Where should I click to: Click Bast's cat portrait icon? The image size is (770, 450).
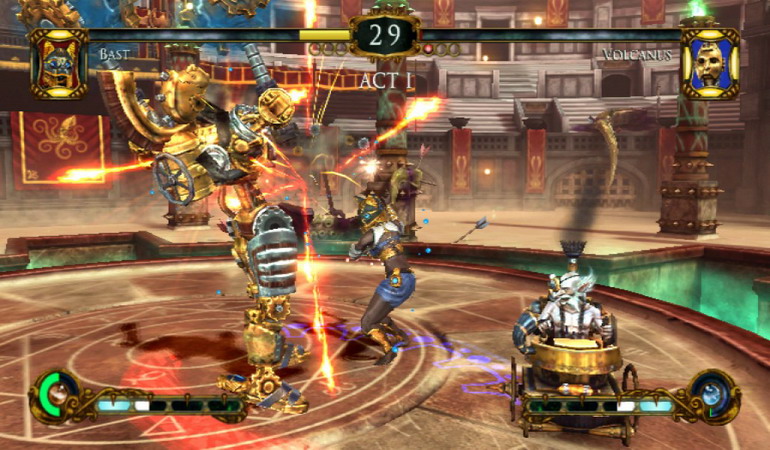pos(58,63)
